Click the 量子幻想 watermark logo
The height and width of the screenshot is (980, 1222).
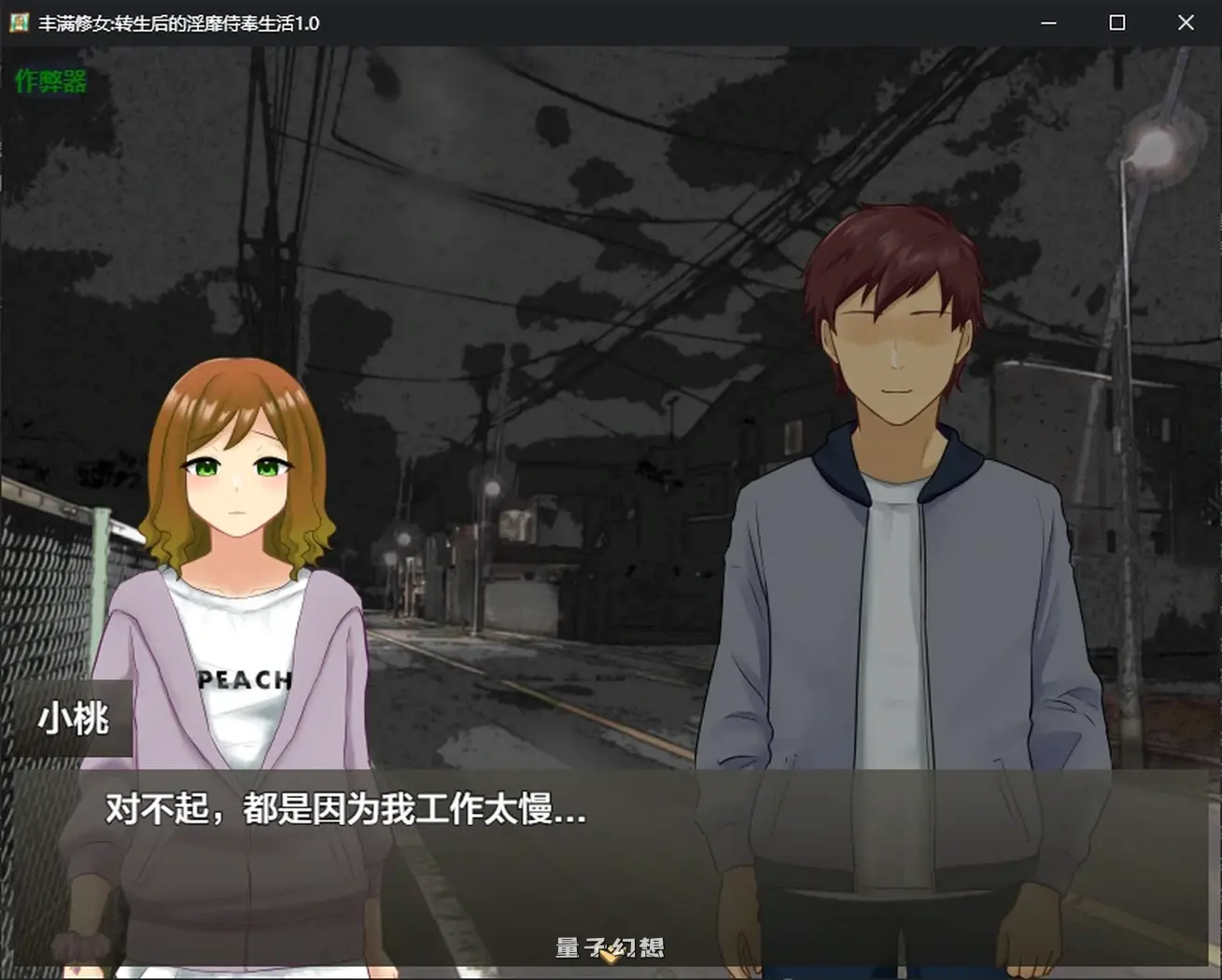(608, 947)
